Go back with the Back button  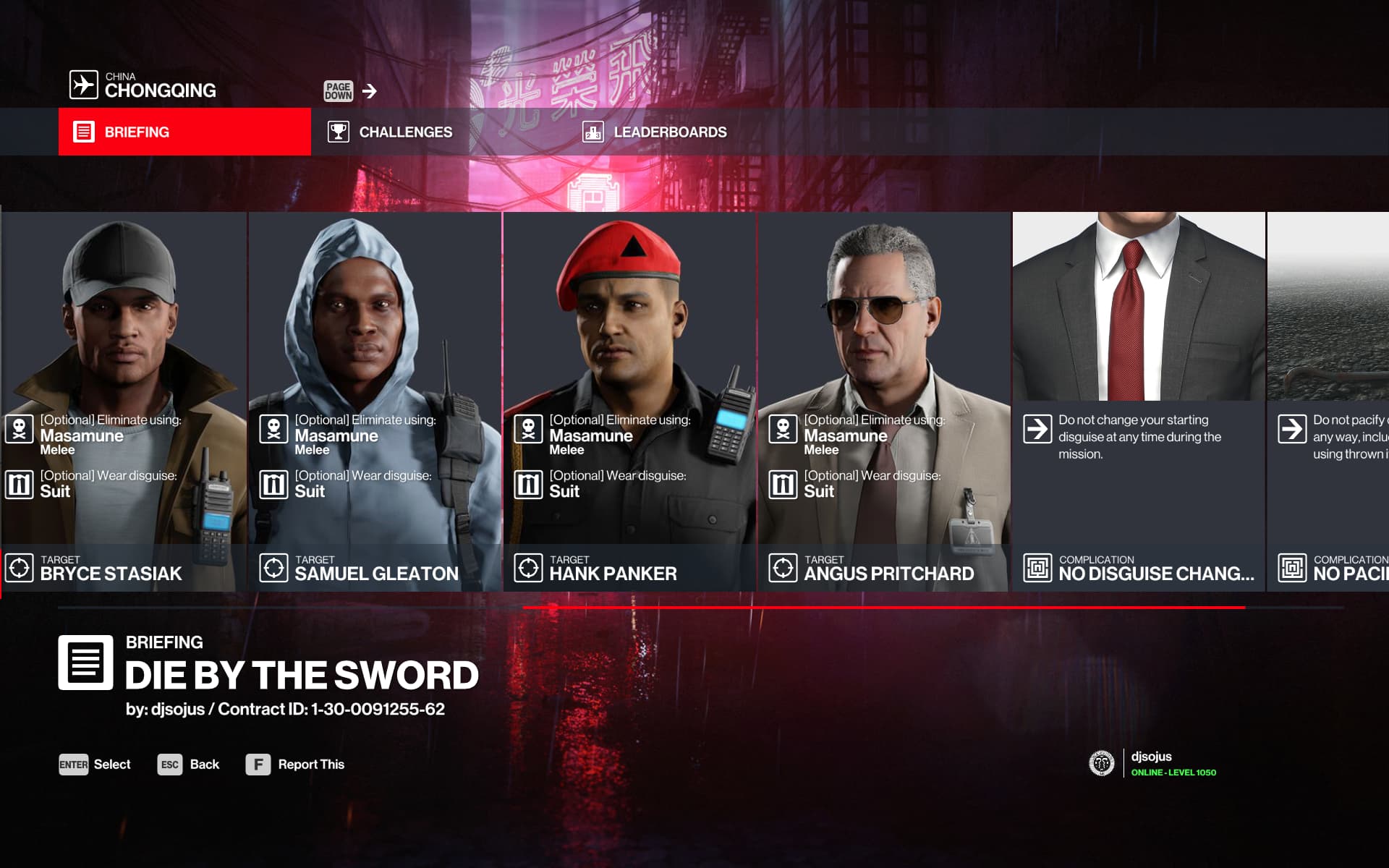(188, 765)
